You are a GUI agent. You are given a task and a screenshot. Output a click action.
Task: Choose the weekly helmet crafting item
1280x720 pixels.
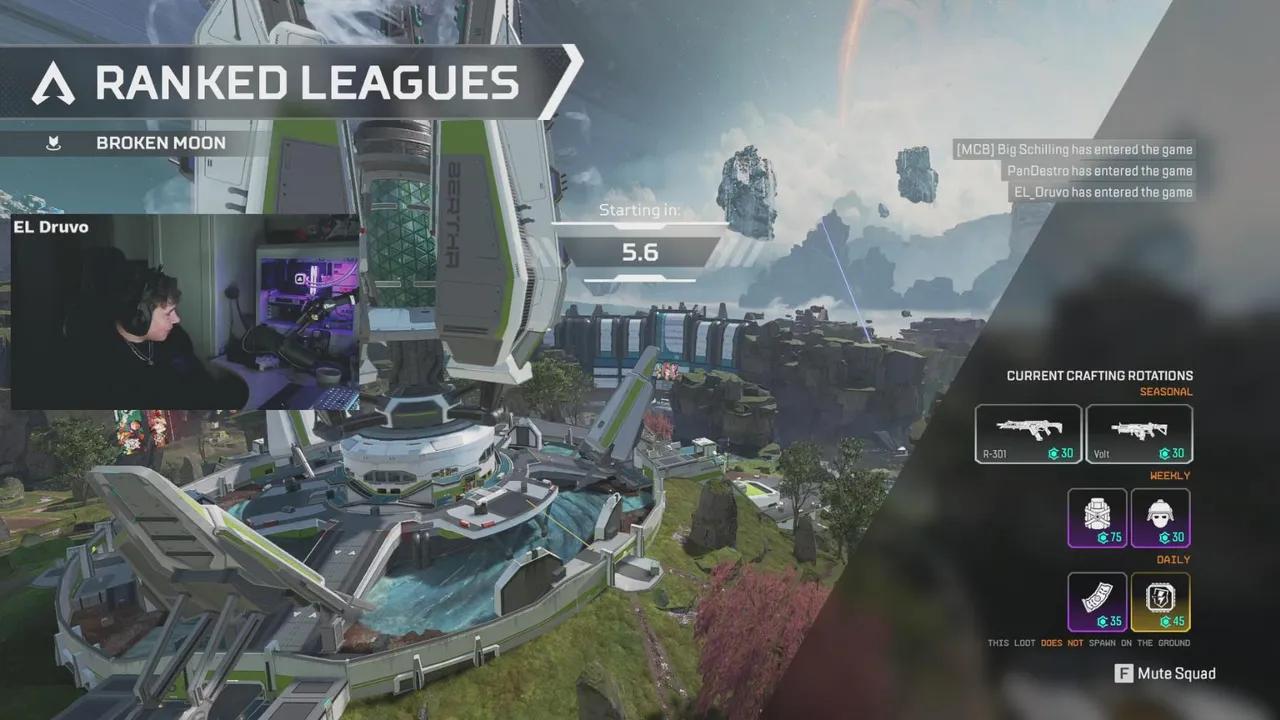tap(1160, 518)
